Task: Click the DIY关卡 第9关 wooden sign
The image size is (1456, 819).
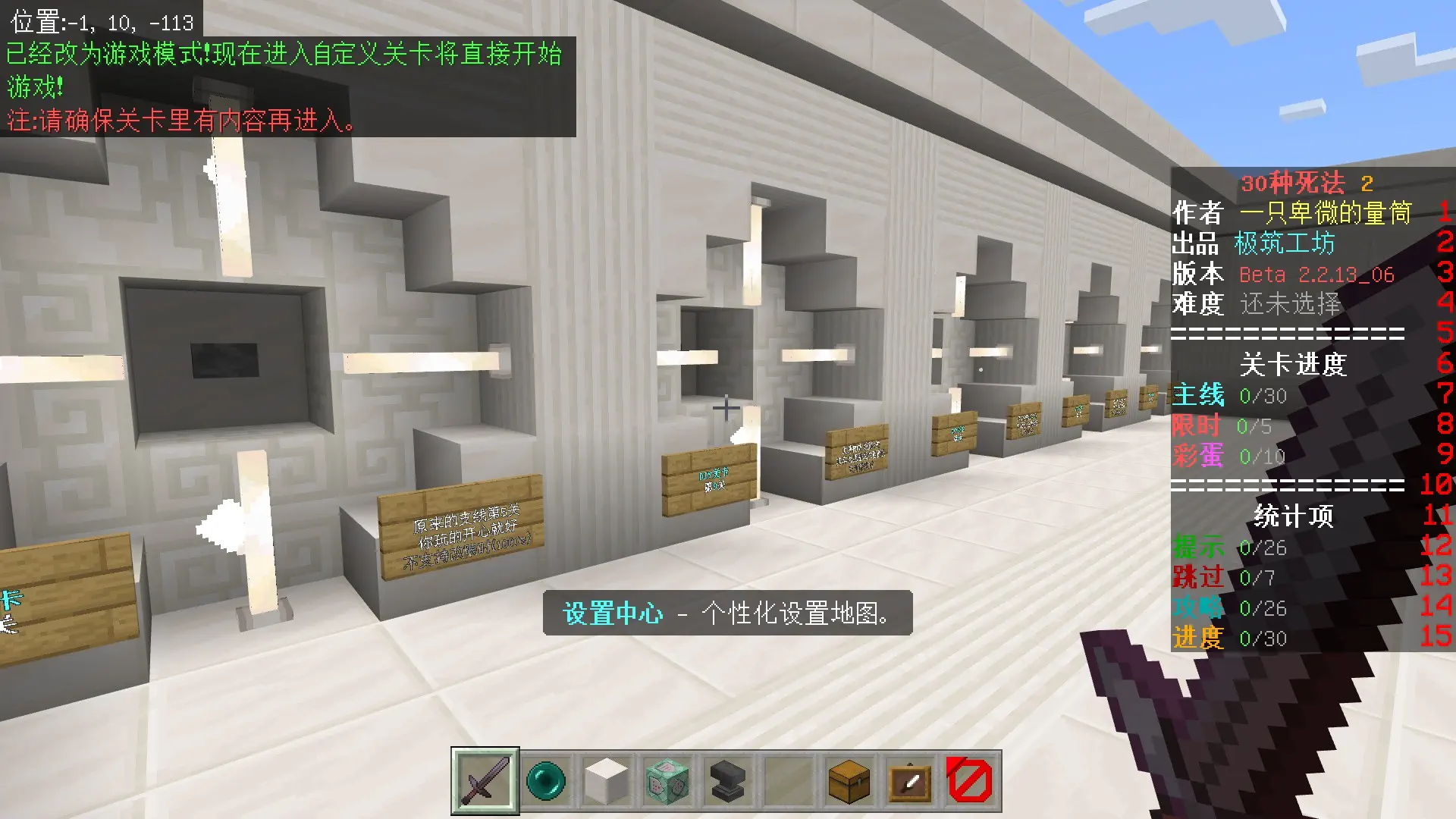Action: (711, 478)
